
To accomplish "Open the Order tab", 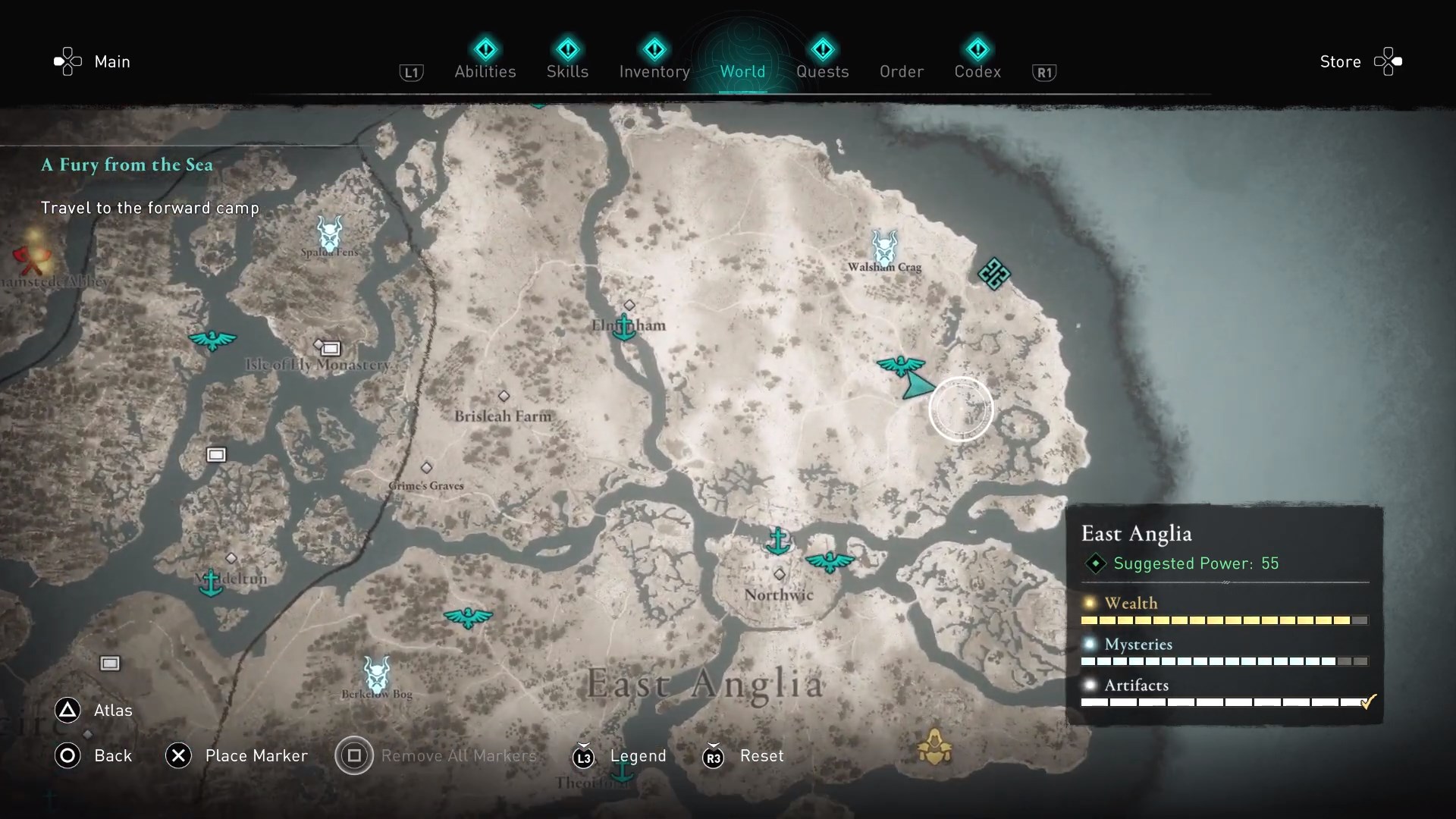I will pyautogui.click(x=901, y=71).
